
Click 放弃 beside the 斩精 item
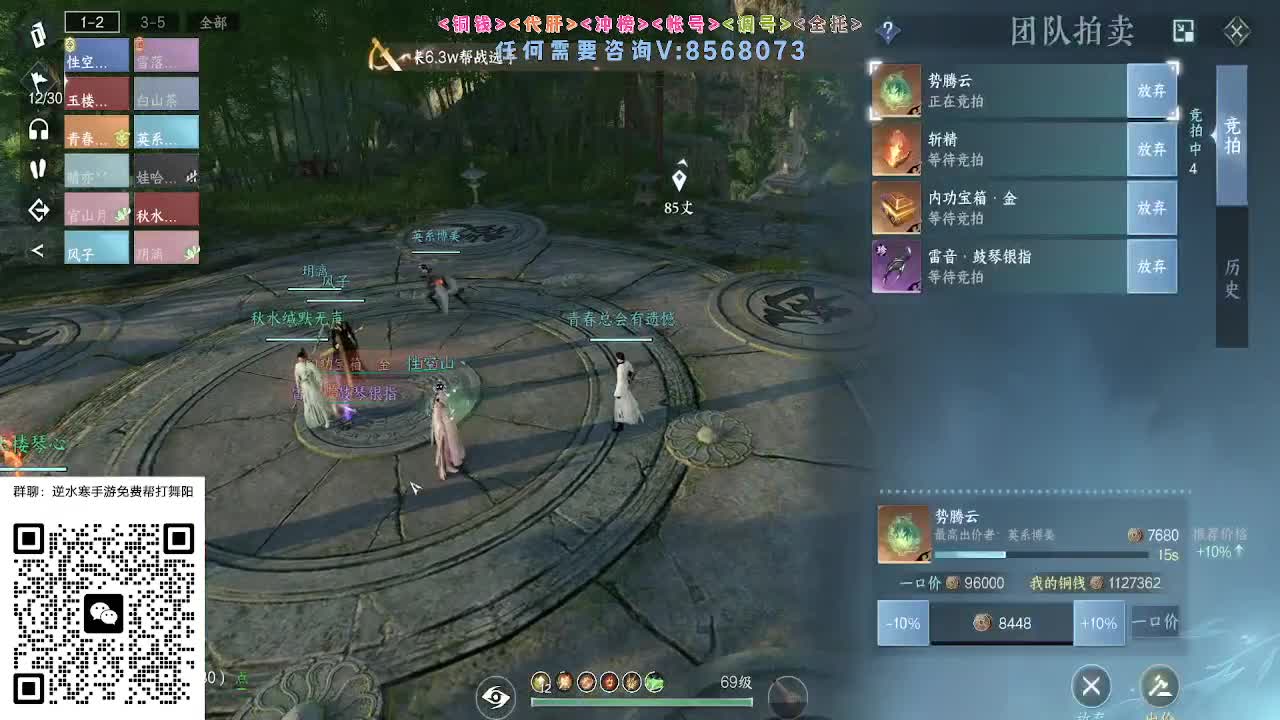tap(1152, 149)
